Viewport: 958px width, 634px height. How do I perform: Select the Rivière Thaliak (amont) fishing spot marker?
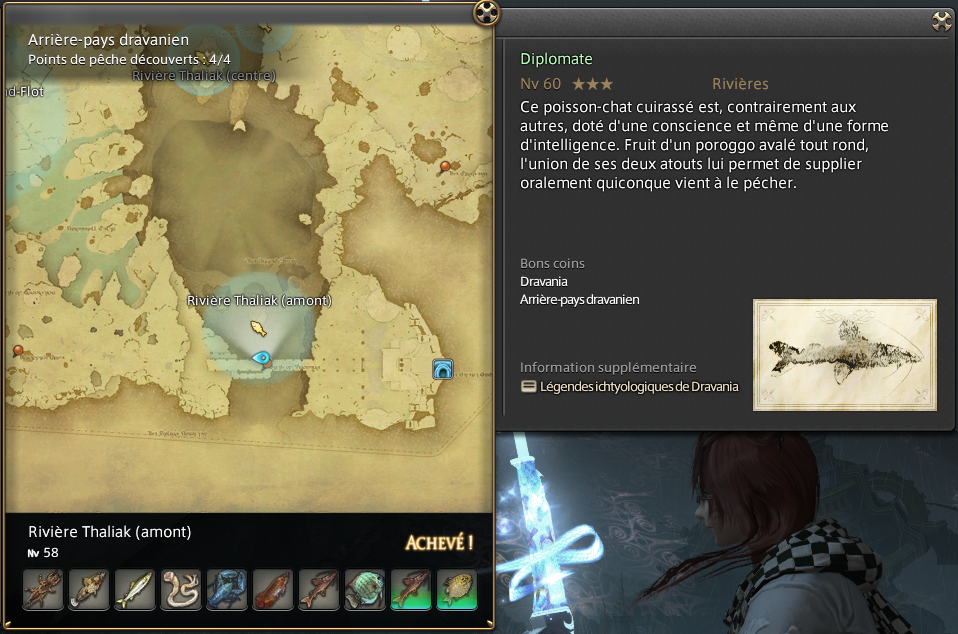click(258, 327)
